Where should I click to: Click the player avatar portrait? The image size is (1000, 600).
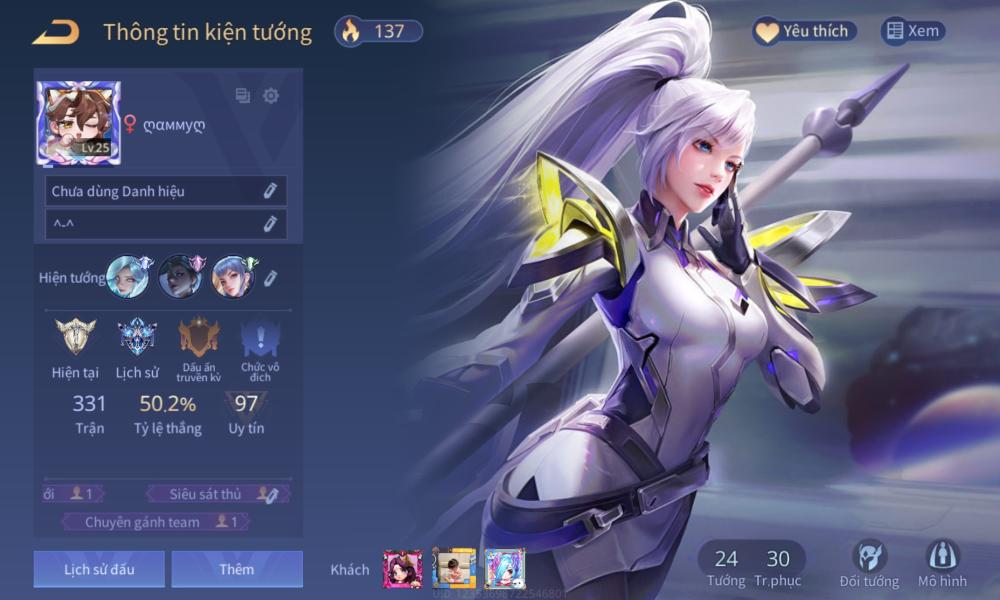[x=79, y=123]
